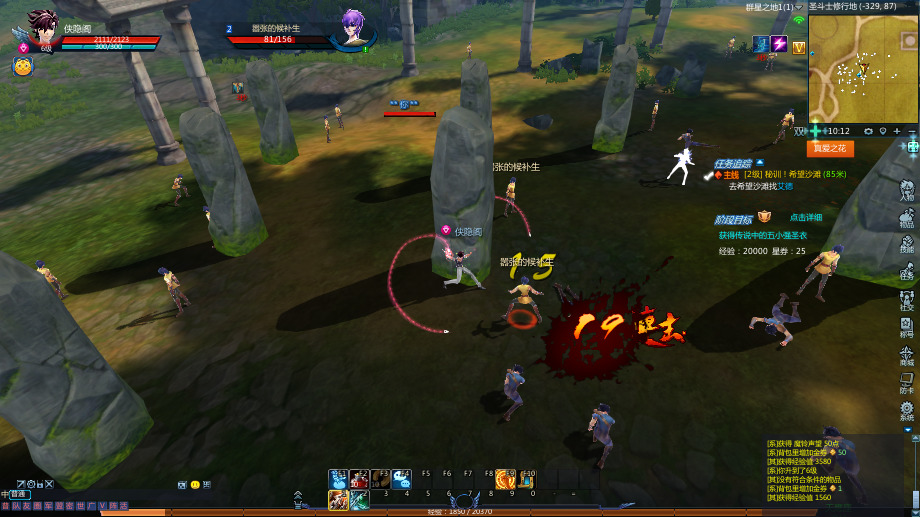
Task: Activate the chat bubble item in F4 slot
Action: click(401, 479)
